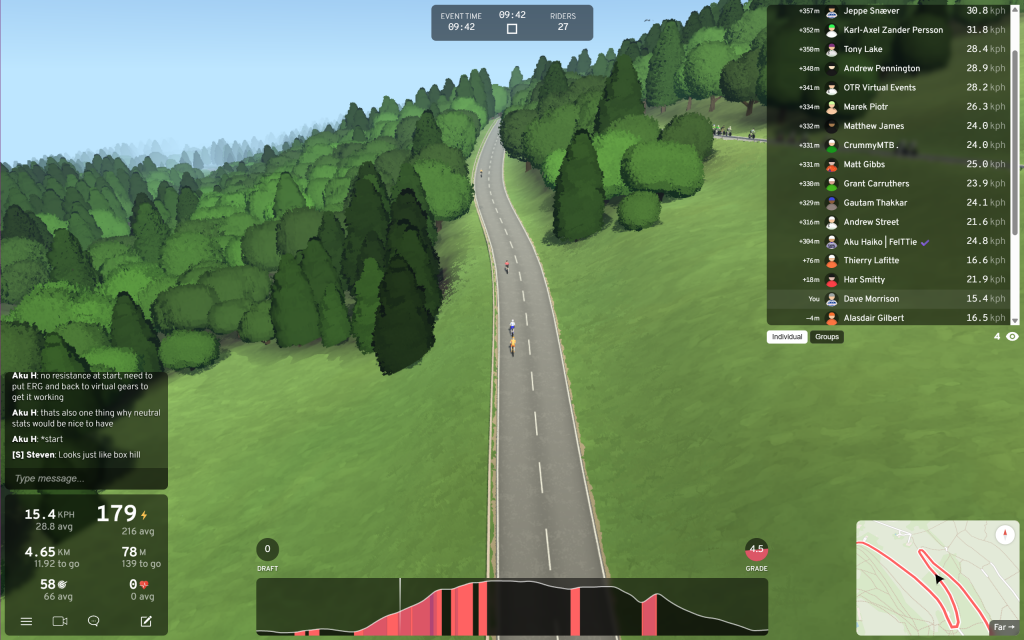The width and height of the screenshot is (1024, 640).
Task: Toggle the chat bubble icon
Action: click(x=94, y=621)
